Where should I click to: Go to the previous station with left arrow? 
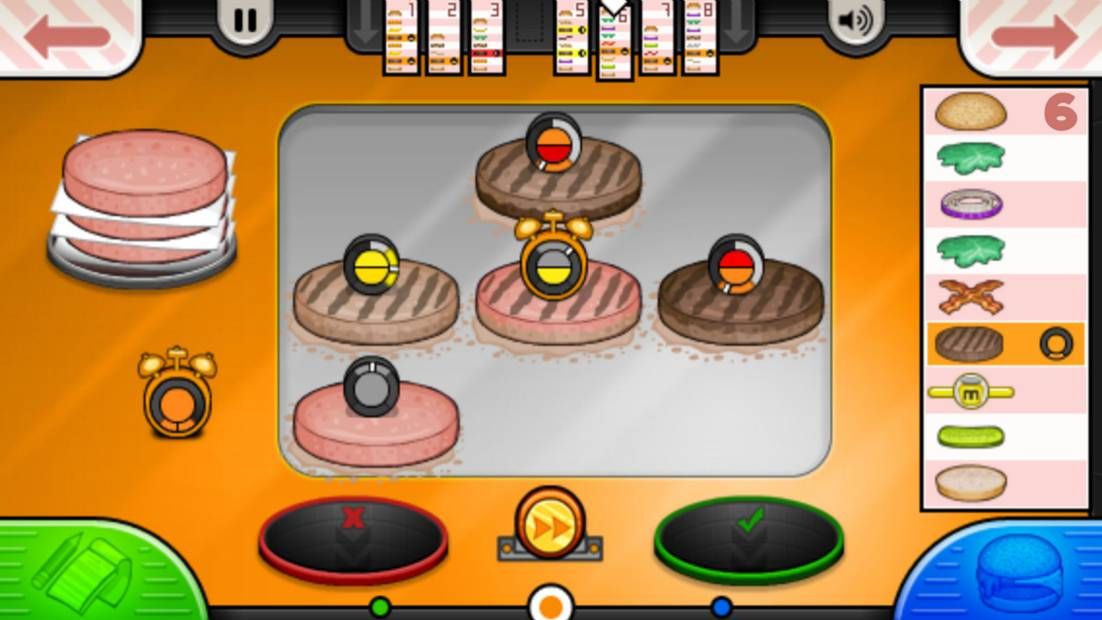point(66,37)
